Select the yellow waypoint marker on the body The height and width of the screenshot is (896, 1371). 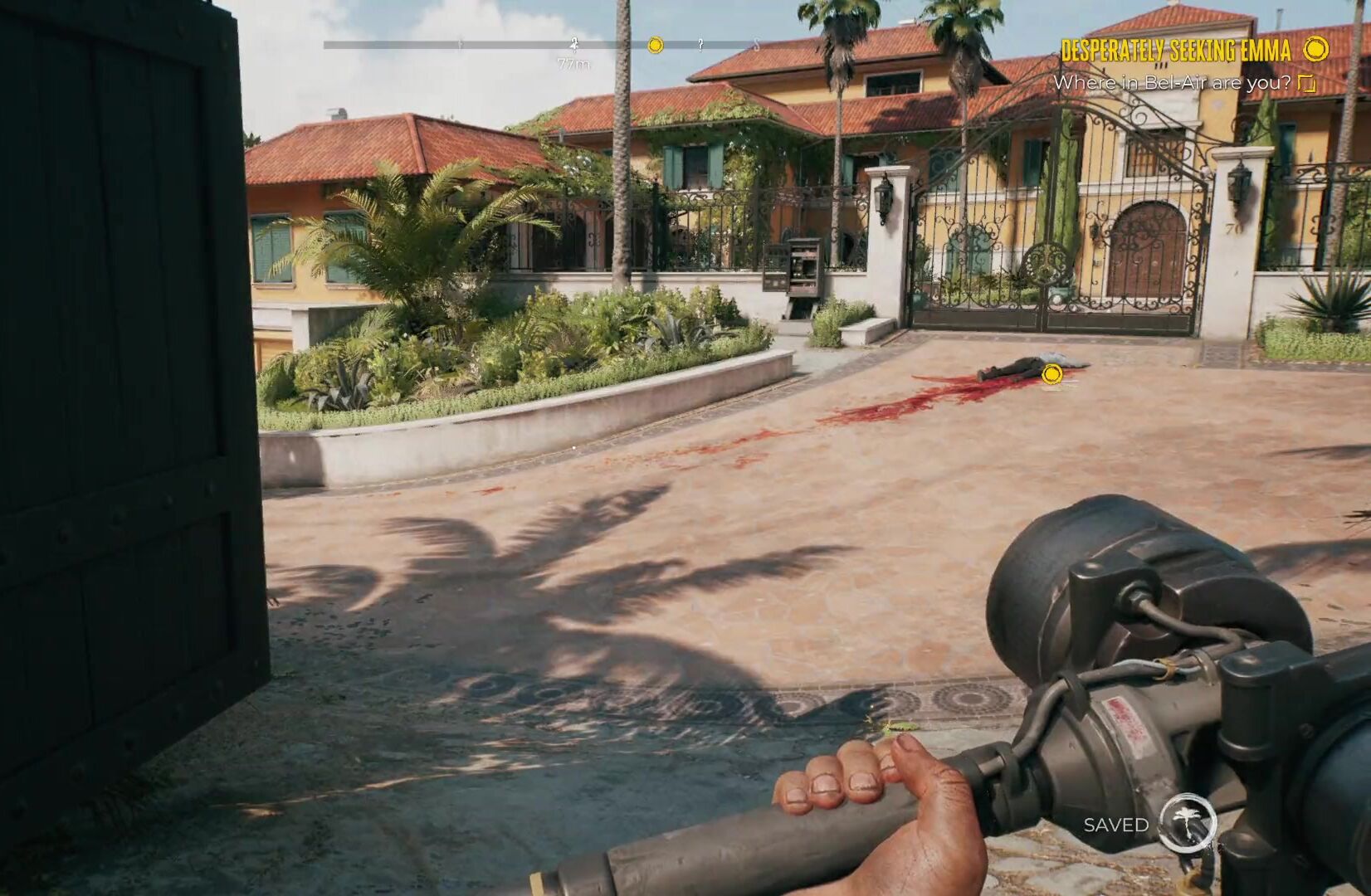point(1051,374)
